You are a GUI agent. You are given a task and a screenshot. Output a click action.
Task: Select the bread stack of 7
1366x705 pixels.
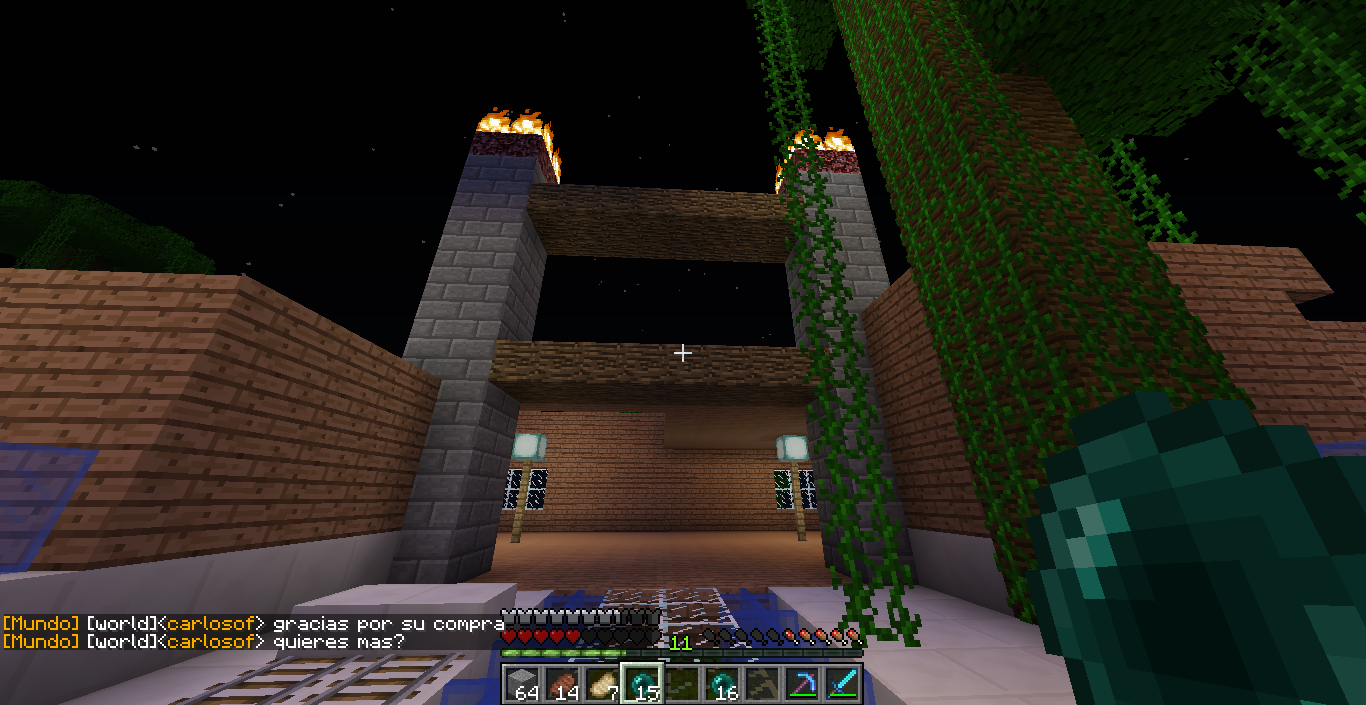[602, 684]
